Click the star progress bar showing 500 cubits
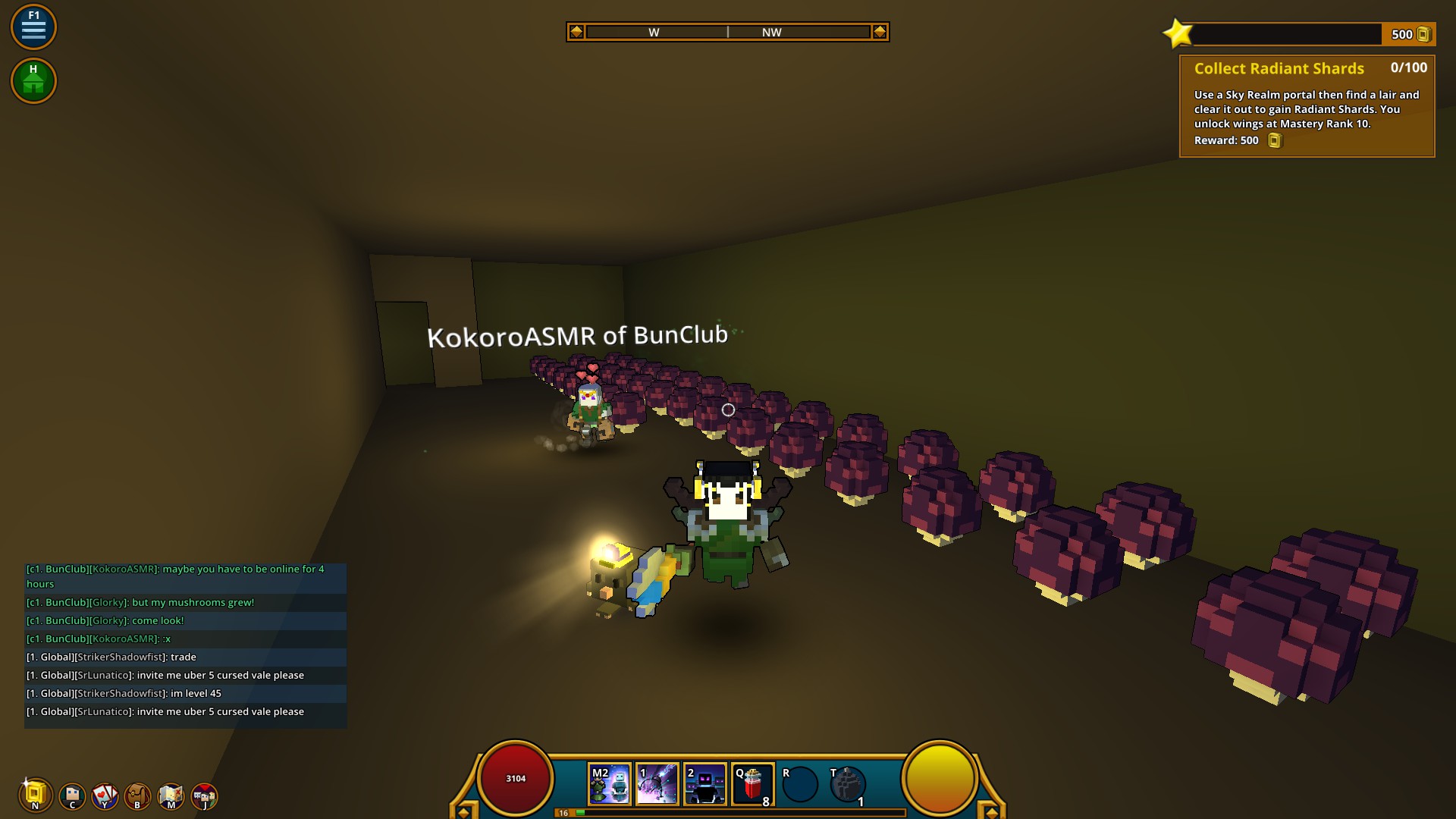Screen dimensions: 1456x819 point(1298,34)
